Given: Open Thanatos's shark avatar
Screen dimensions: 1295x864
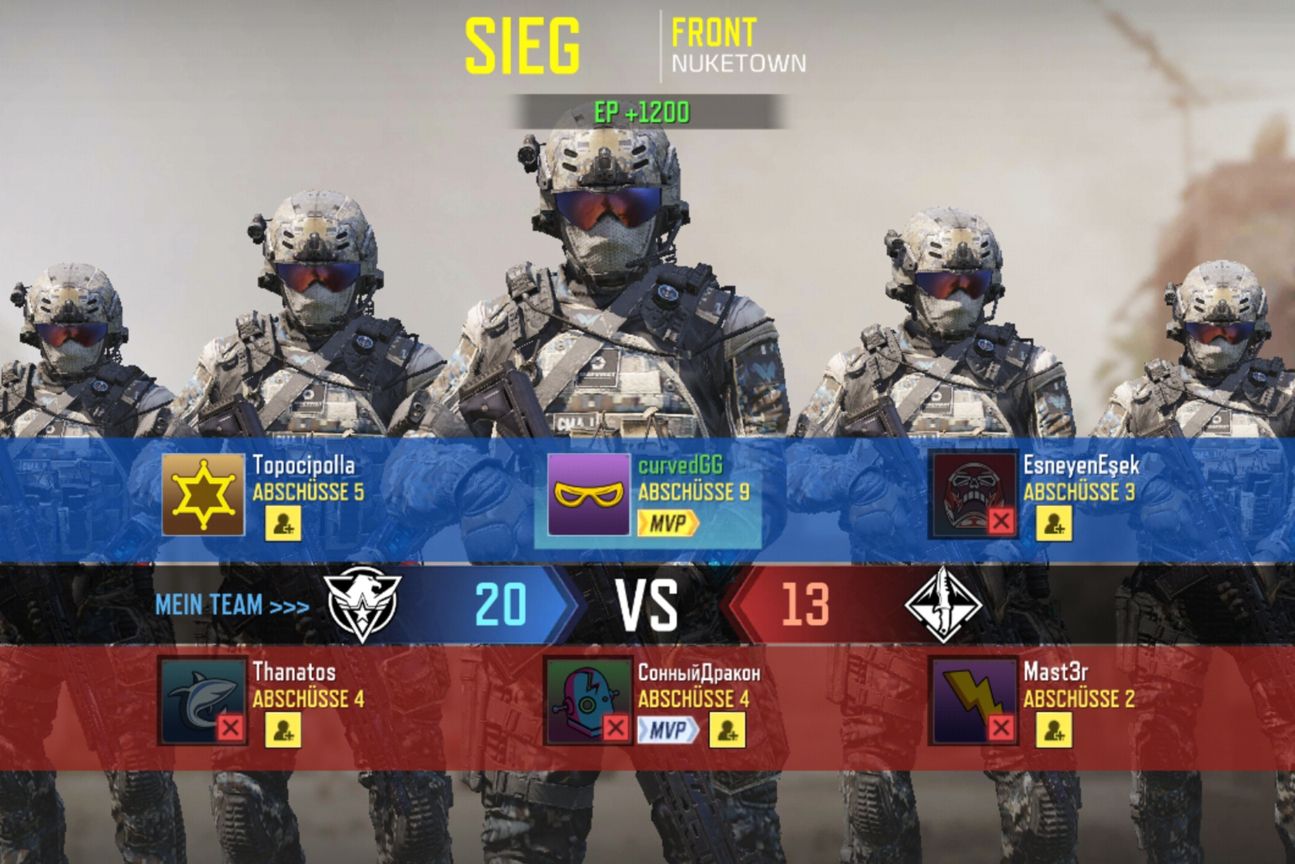Looking at the screenshot, I should coord(203,700).
